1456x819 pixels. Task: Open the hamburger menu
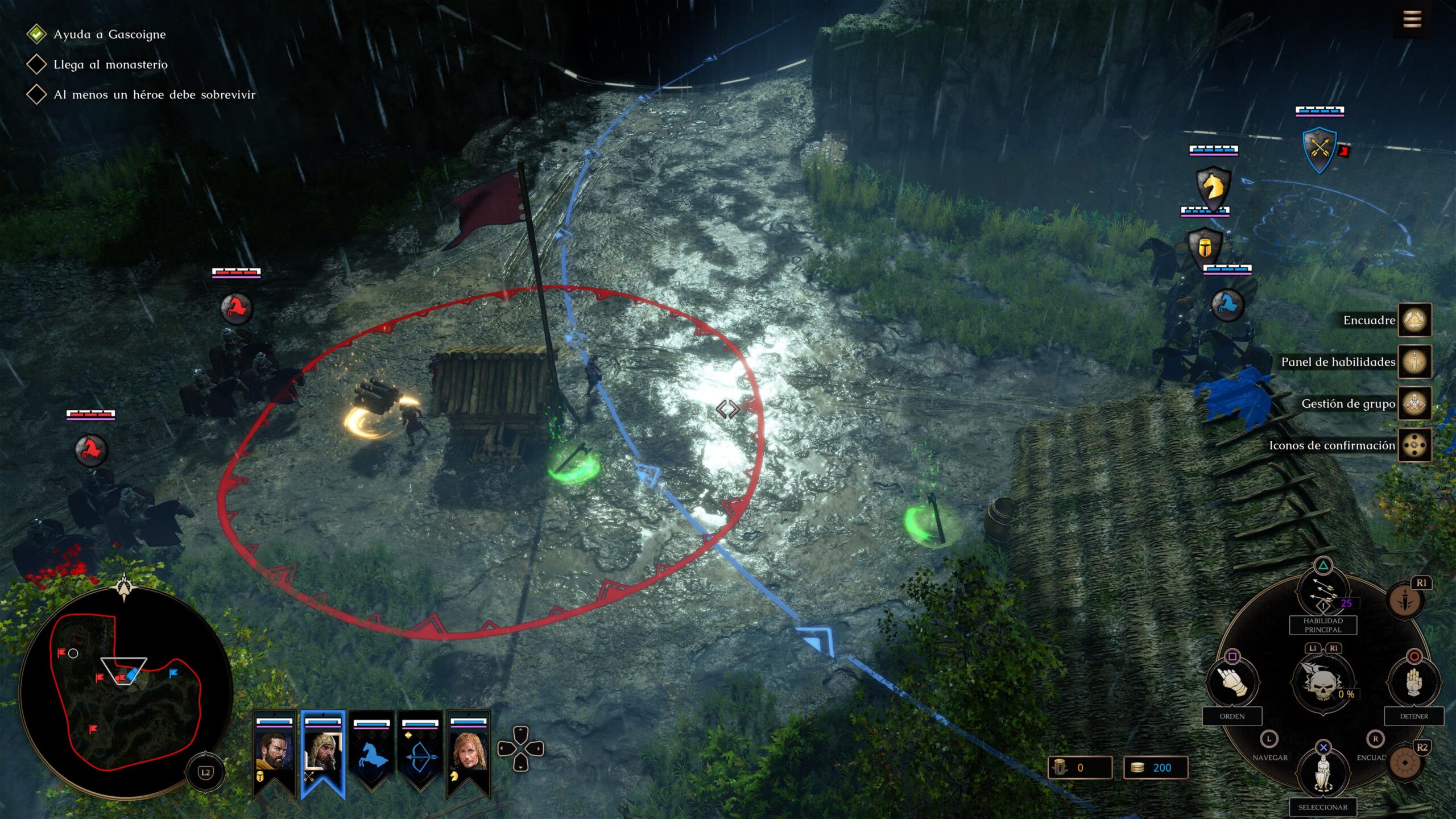(x=1412, y=20)
